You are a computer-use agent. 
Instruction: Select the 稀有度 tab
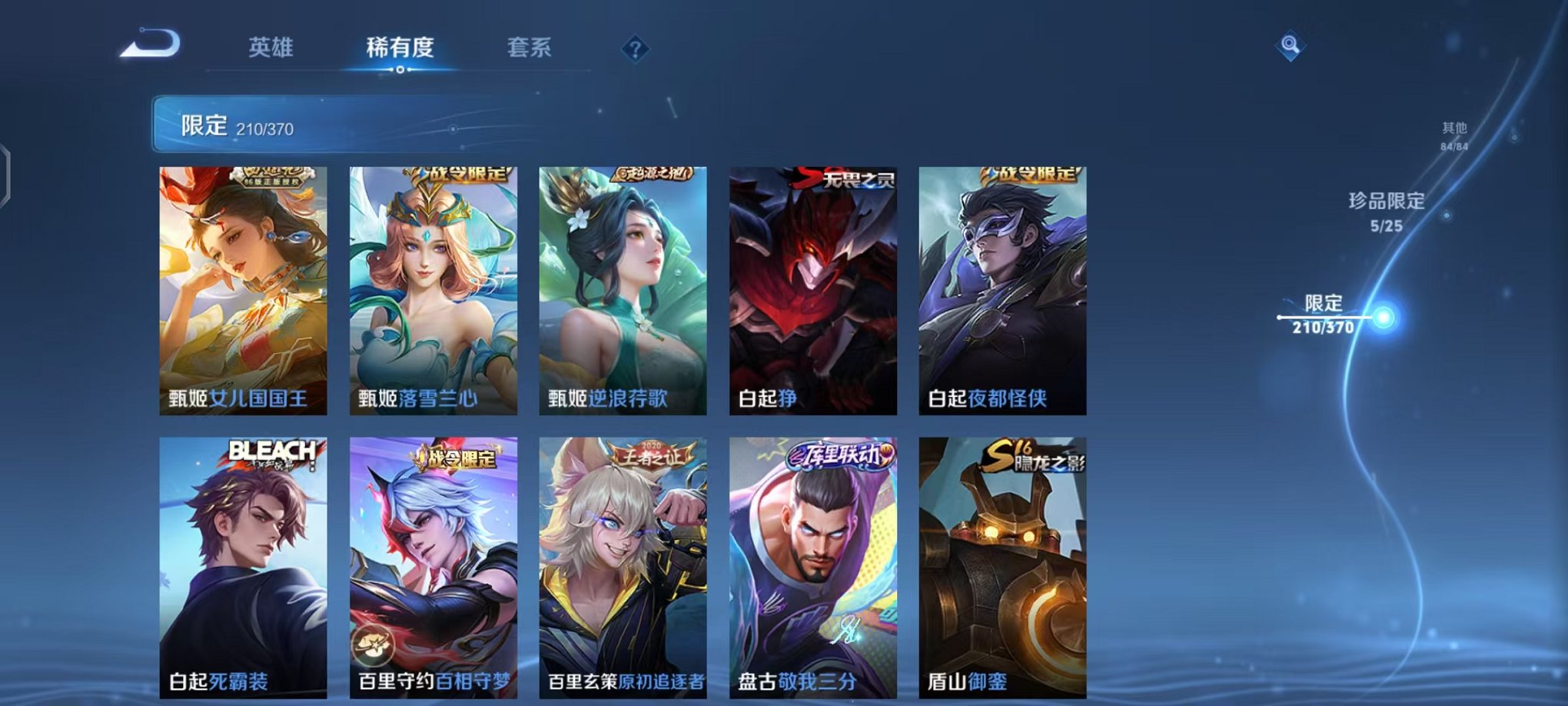(399, 48)
